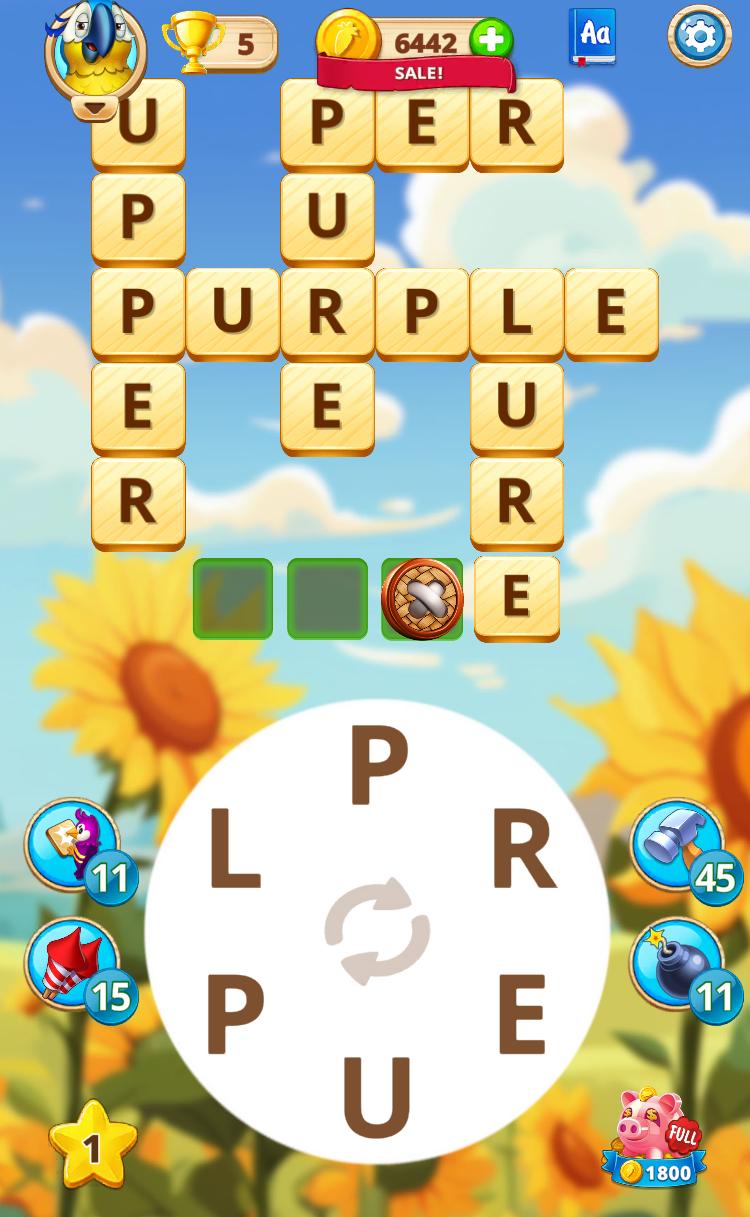This screenshot has width=750, height=1217.
Task: Activate the rocket fireworks booster
Action: (x=72, y=963)
